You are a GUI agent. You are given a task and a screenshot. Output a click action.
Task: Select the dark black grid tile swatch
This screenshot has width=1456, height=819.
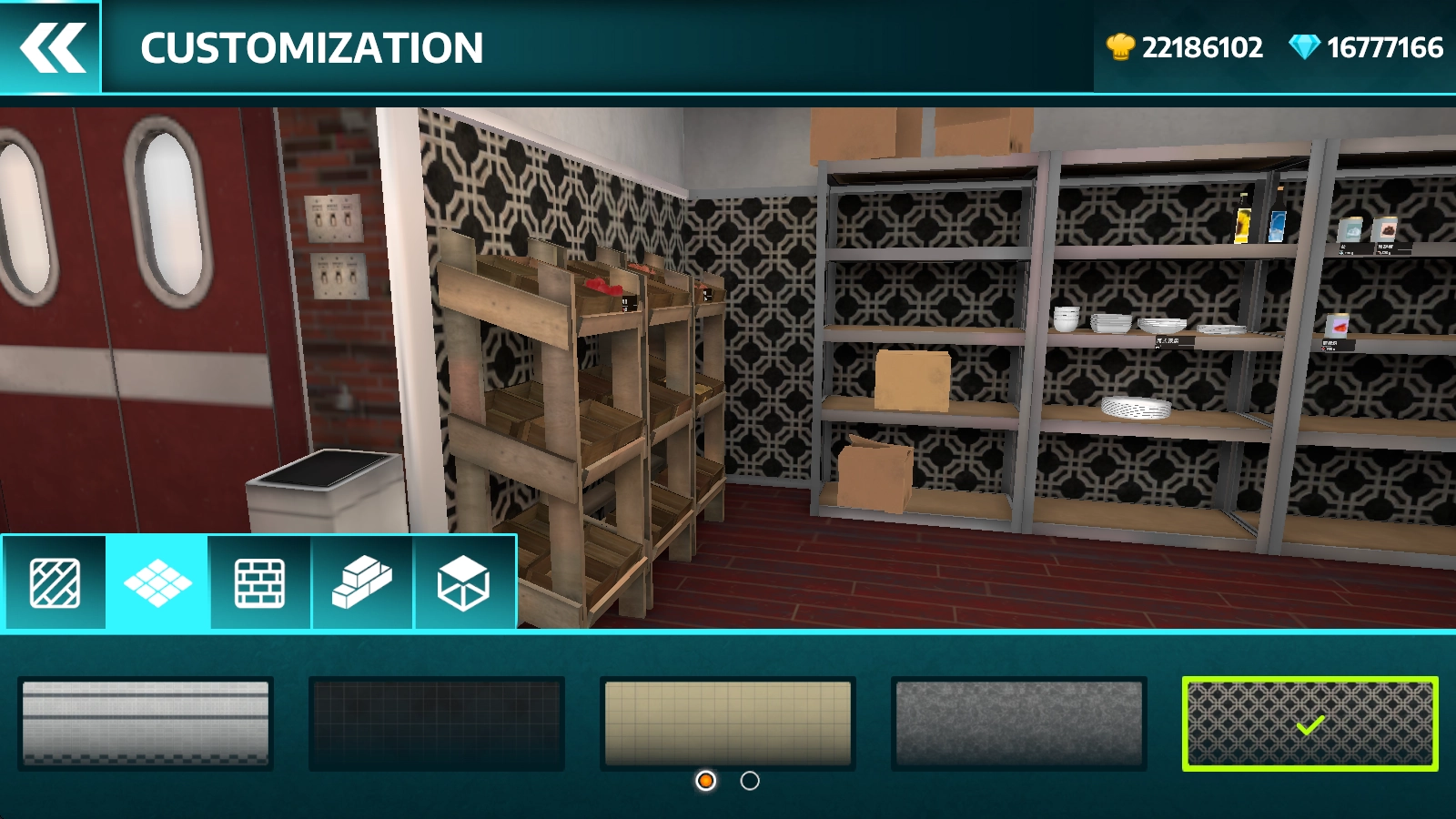click(x=437, y=723)
